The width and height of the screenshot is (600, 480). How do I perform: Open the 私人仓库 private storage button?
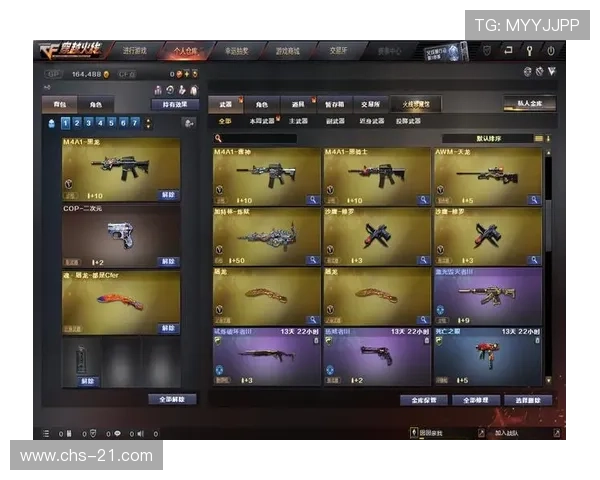tap(530, 103)
